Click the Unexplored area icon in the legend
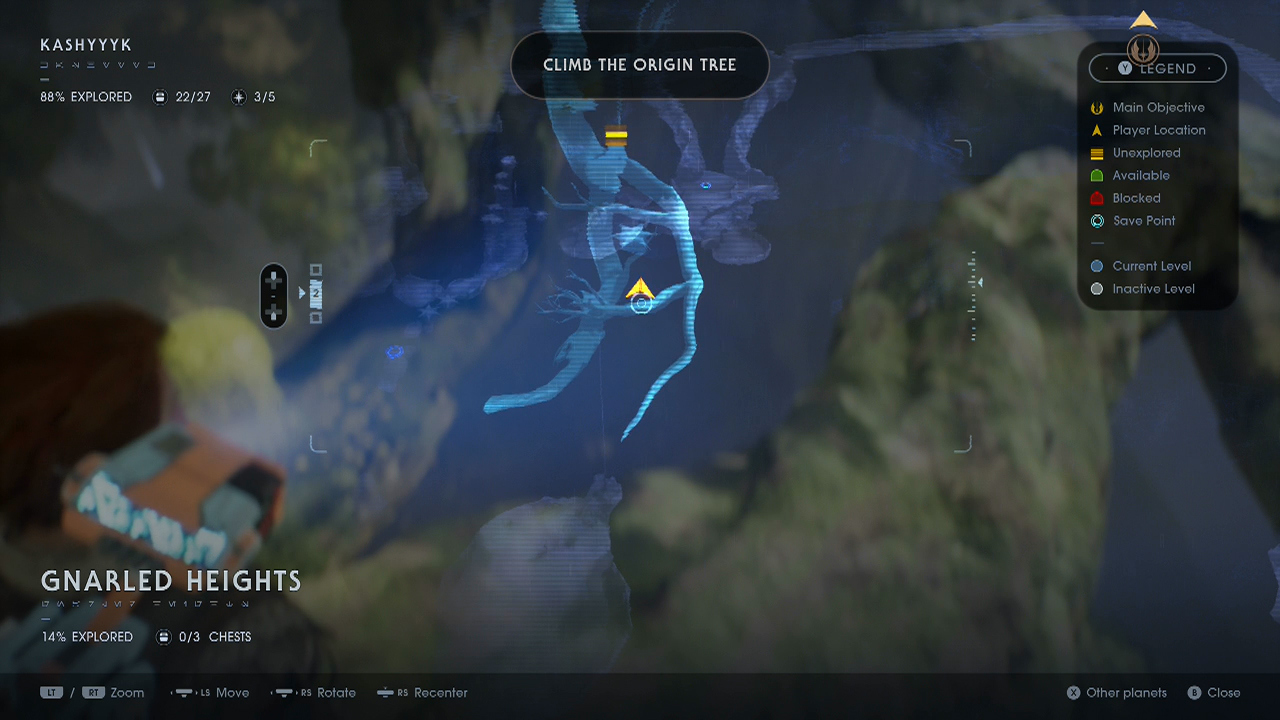 (1096, 153)
